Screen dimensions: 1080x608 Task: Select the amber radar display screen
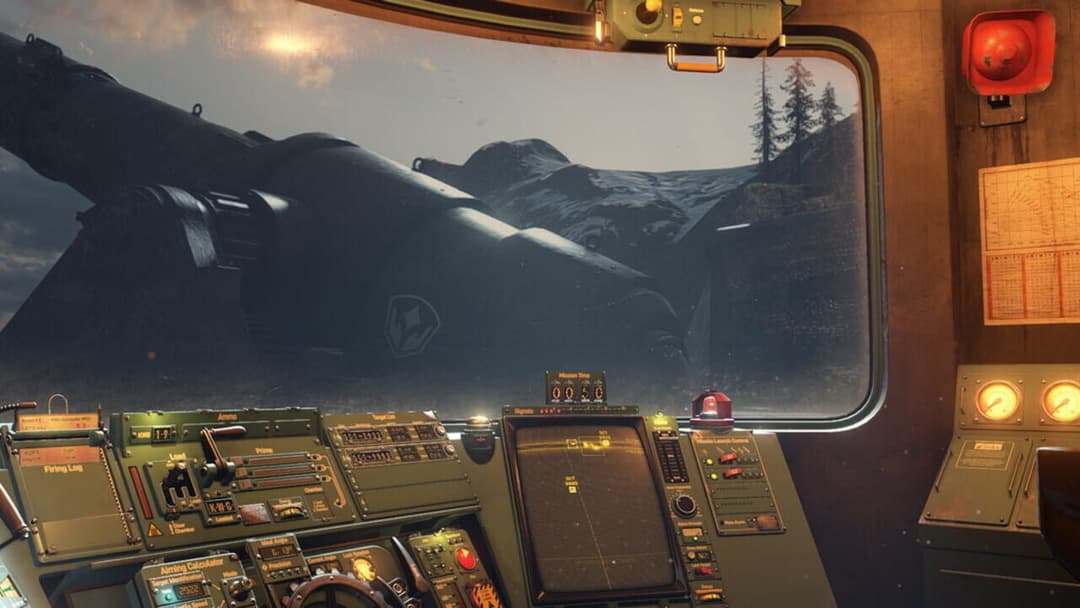click(592, 508)
